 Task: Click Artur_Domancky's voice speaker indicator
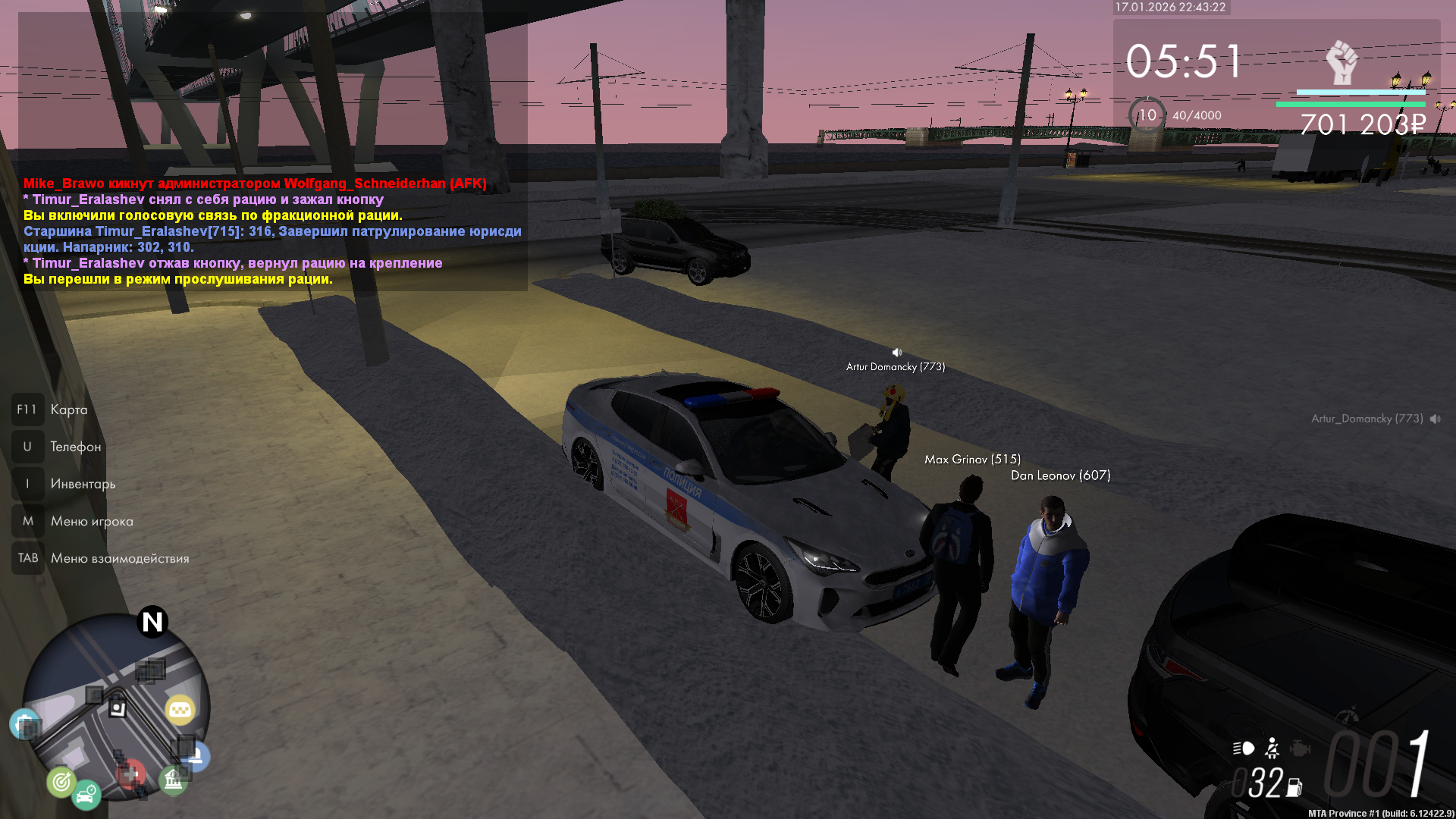click(x=1436, y=419)
